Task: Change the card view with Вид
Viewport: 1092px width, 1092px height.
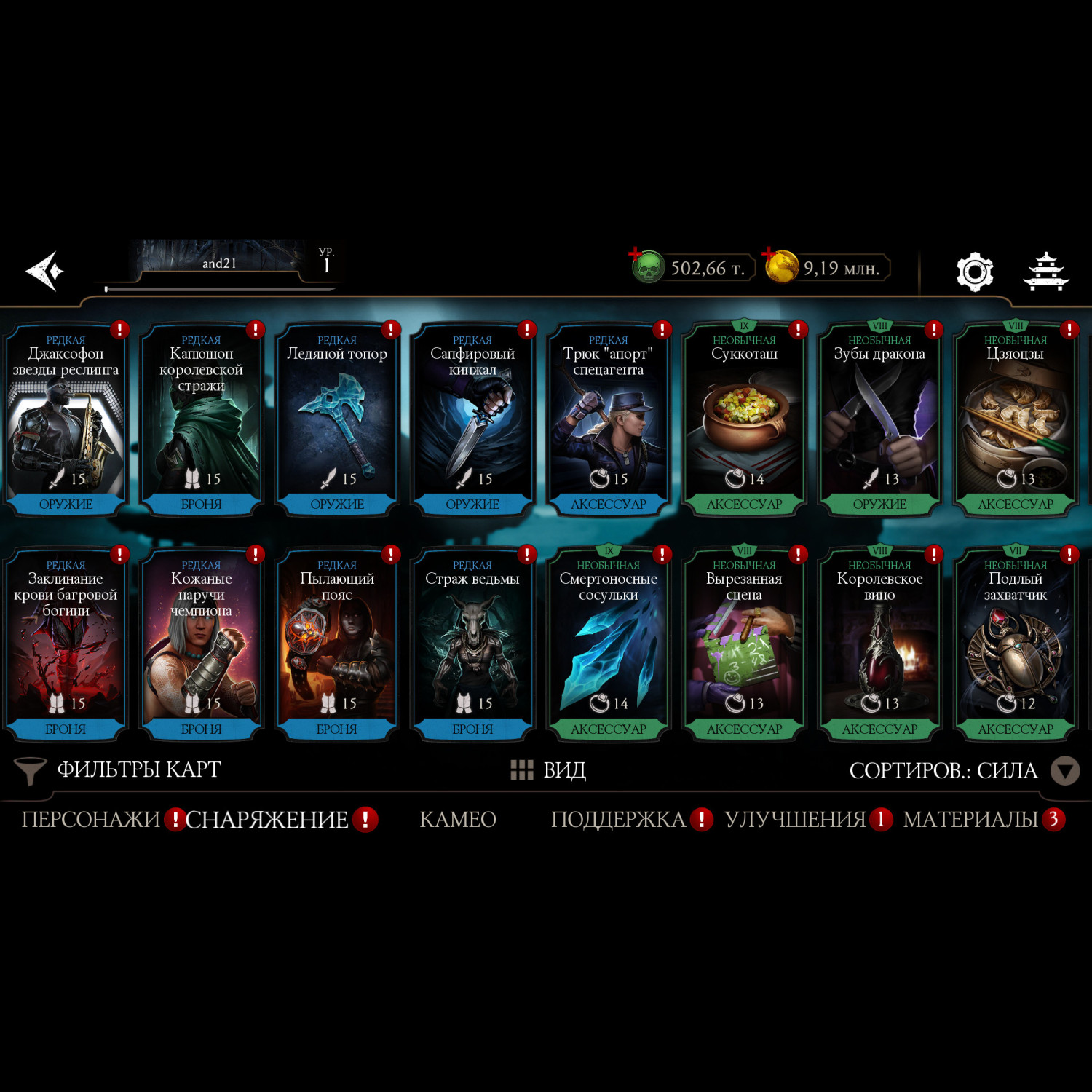Action: tap(549, 769)
